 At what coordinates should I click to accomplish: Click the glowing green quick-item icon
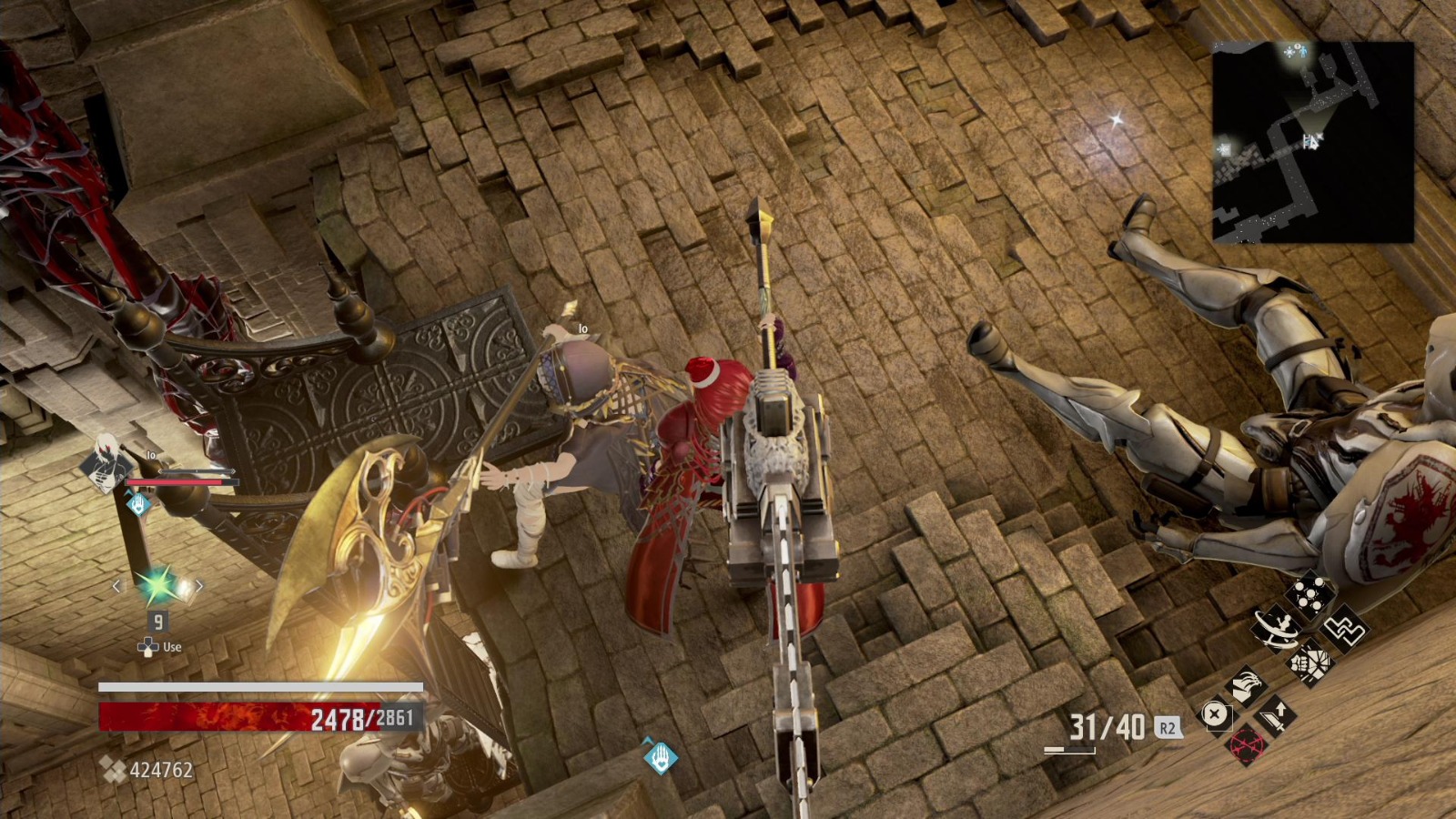(x=155, y=587)
